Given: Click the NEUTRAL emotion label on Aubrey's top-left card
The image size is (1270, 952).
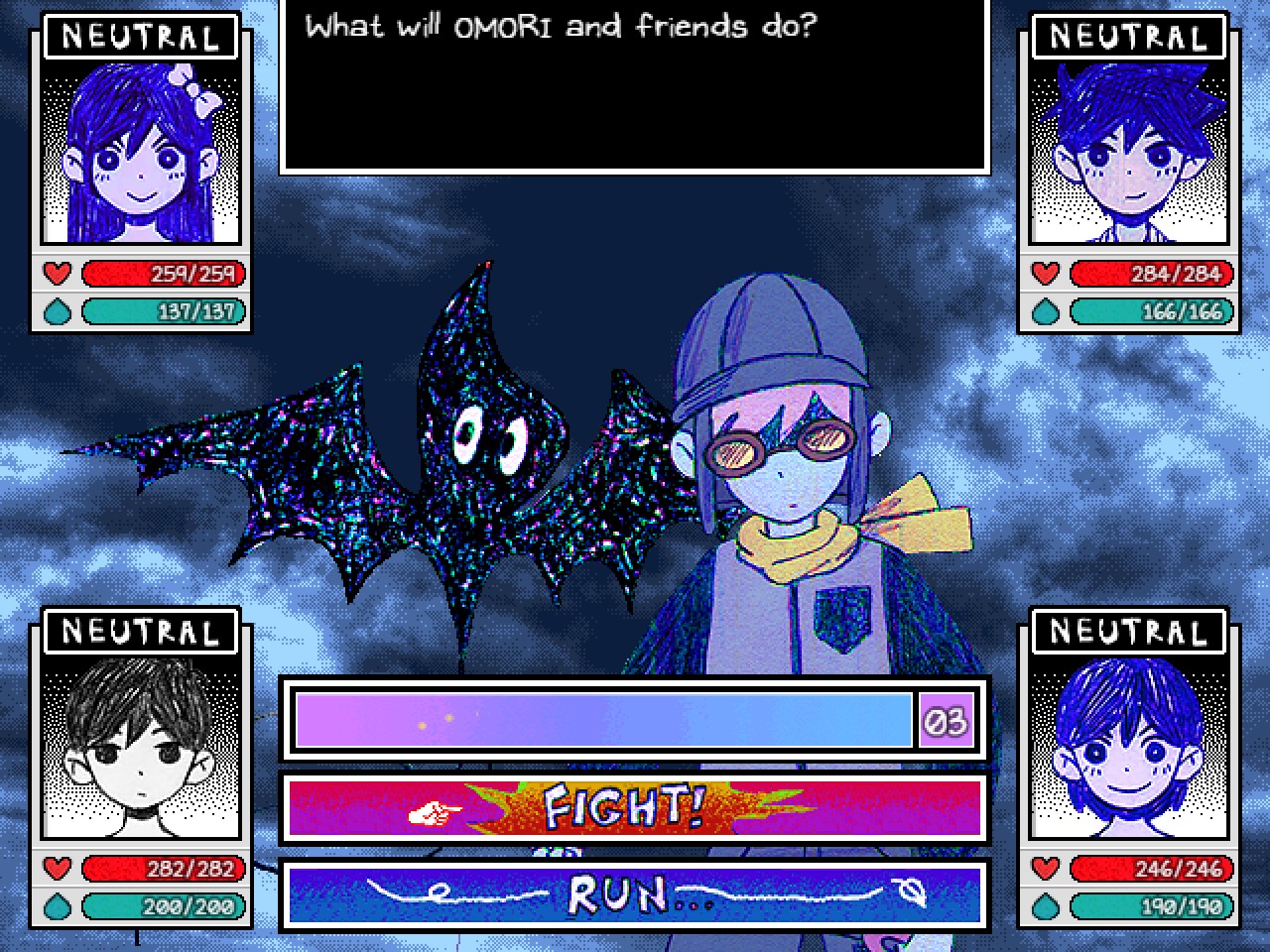Looking at the screenshot, I should [x=141, y=38].
